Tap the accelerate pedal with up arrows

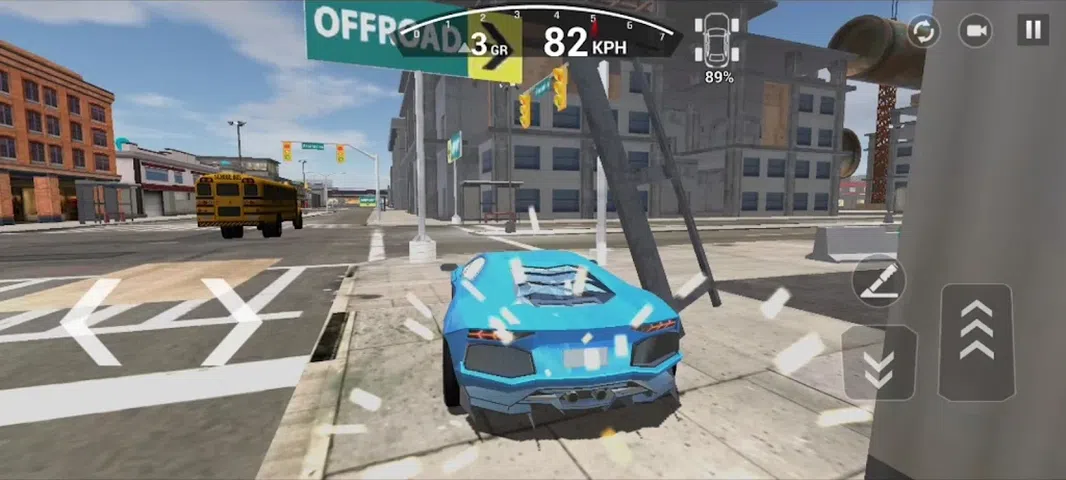977,342
